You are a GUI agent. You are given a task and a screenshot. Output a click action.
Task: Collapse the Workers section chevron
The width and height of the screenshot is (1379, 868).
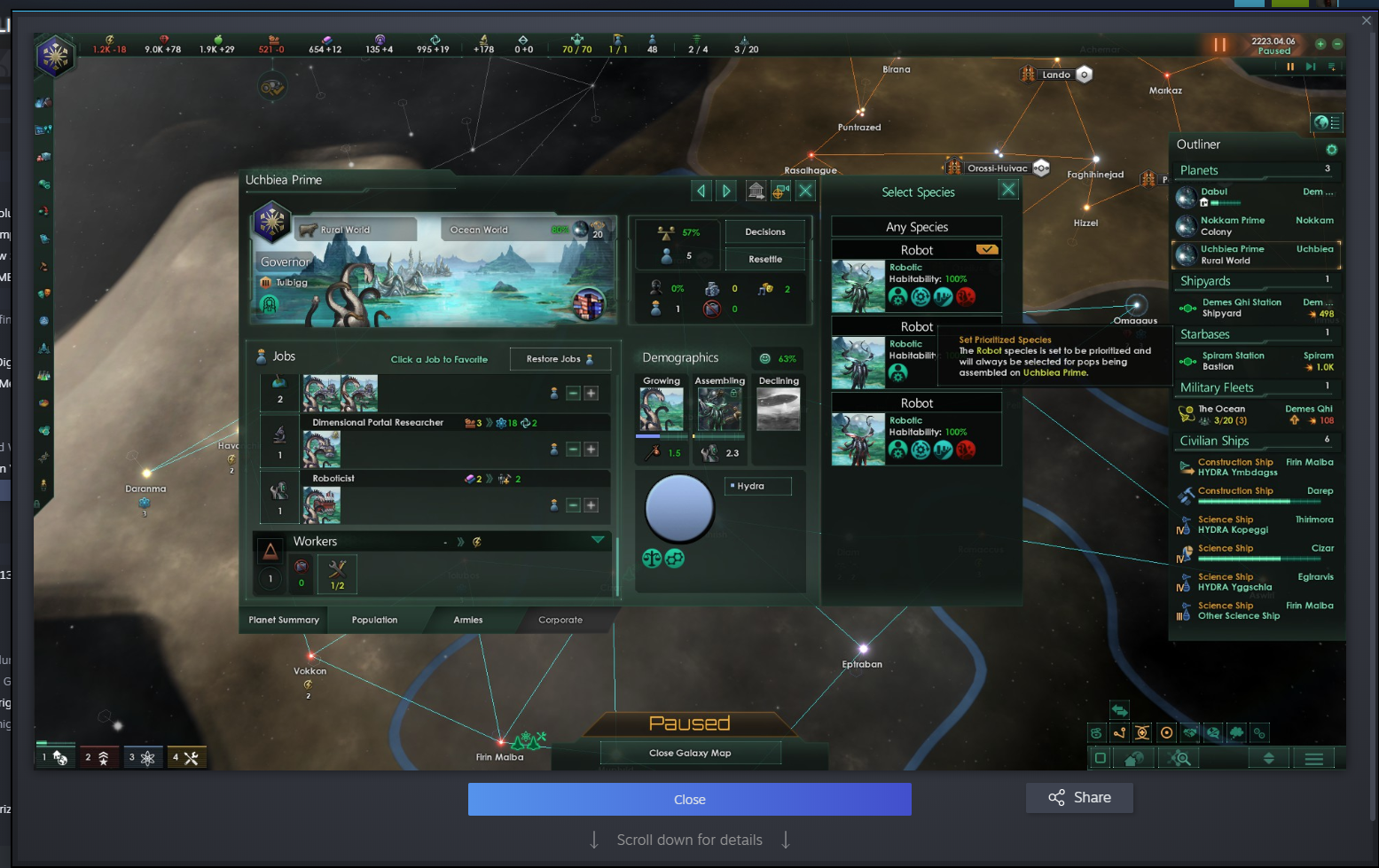pyautogui.click(x=597, y=539)
